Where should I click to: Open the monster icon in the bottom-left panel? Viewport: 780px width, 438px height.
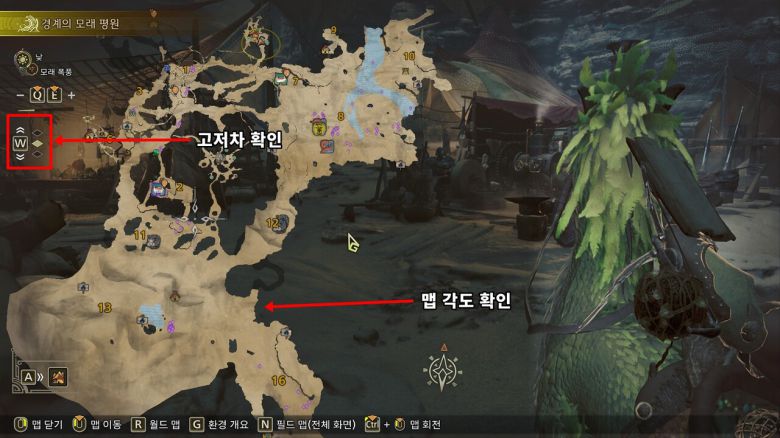[x=58, y=377]
